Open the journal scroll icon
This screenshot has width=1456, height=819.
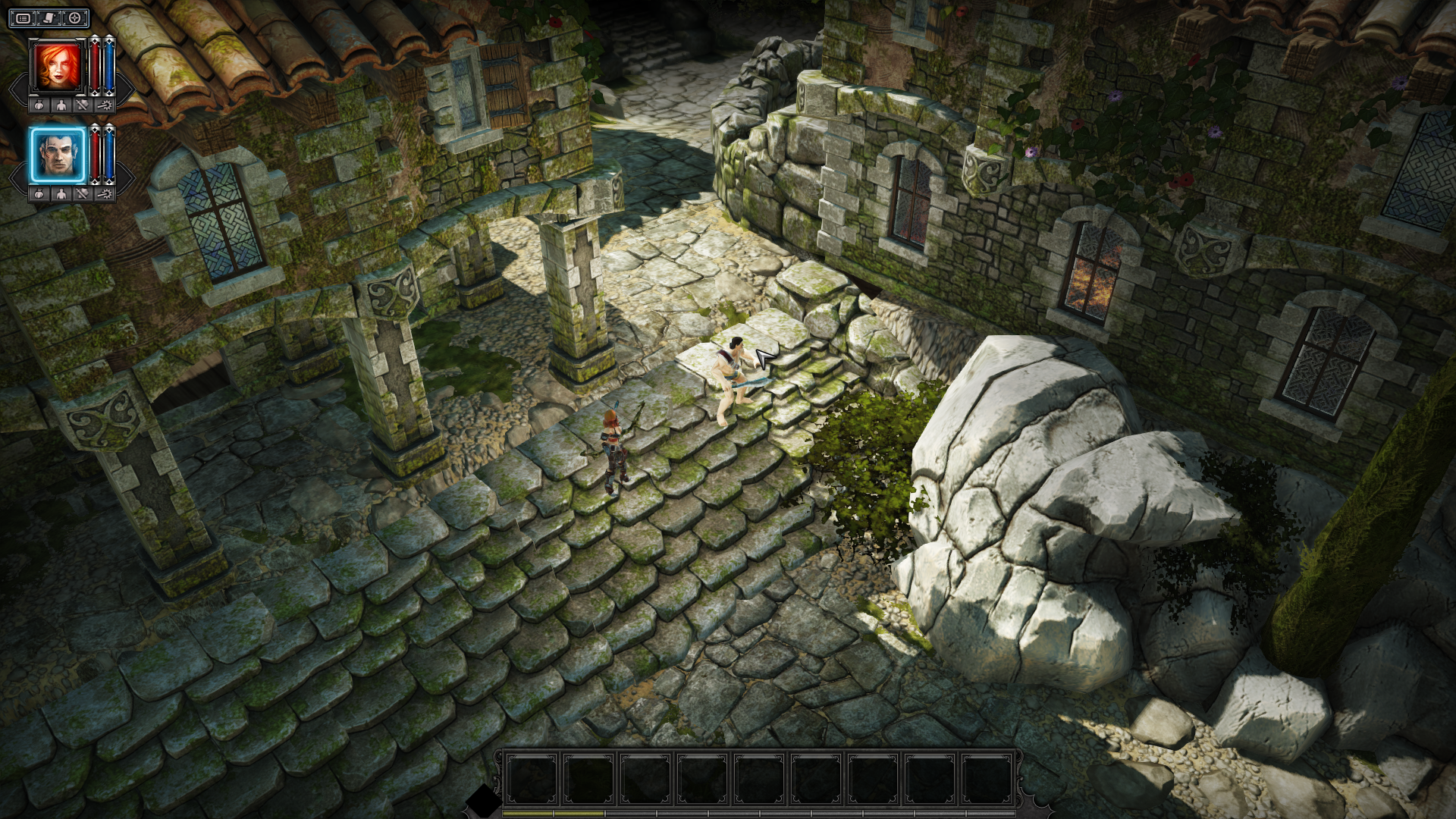tap(49, 18)
